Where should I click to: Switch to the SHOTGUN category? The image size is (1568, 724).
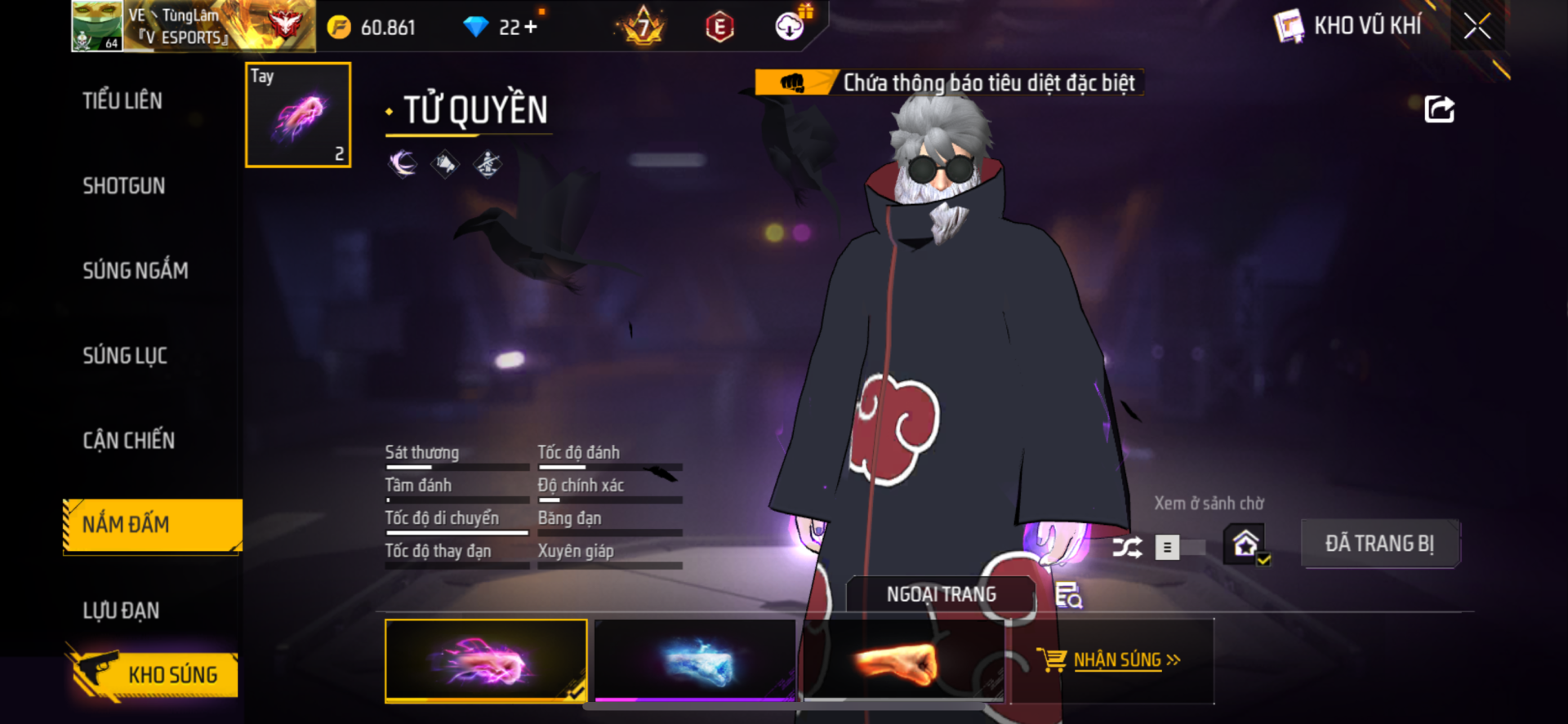(x=124, y=186)
